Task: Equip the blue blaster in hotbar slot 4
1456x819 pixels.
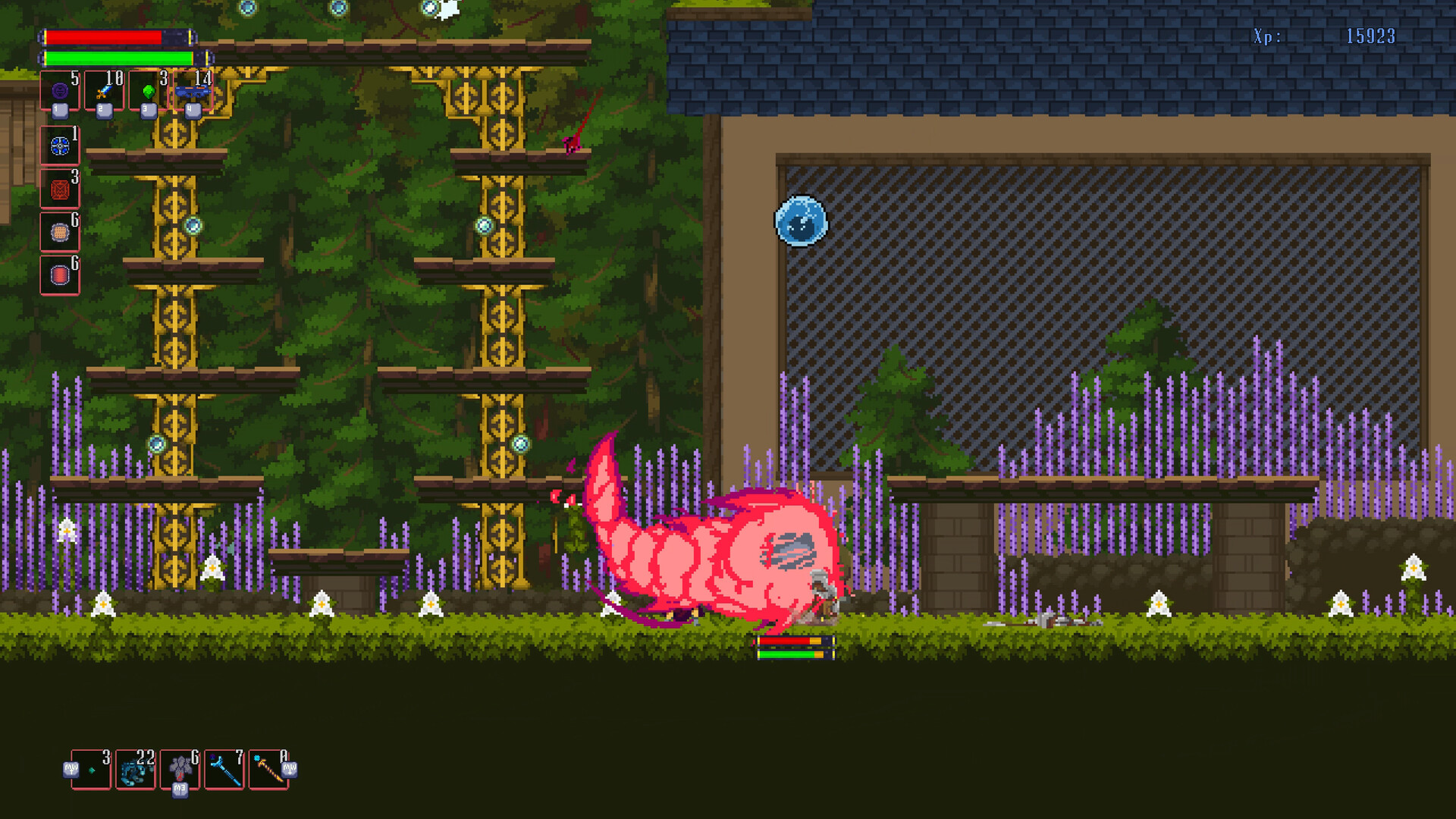Action: [x=193, y=91]
